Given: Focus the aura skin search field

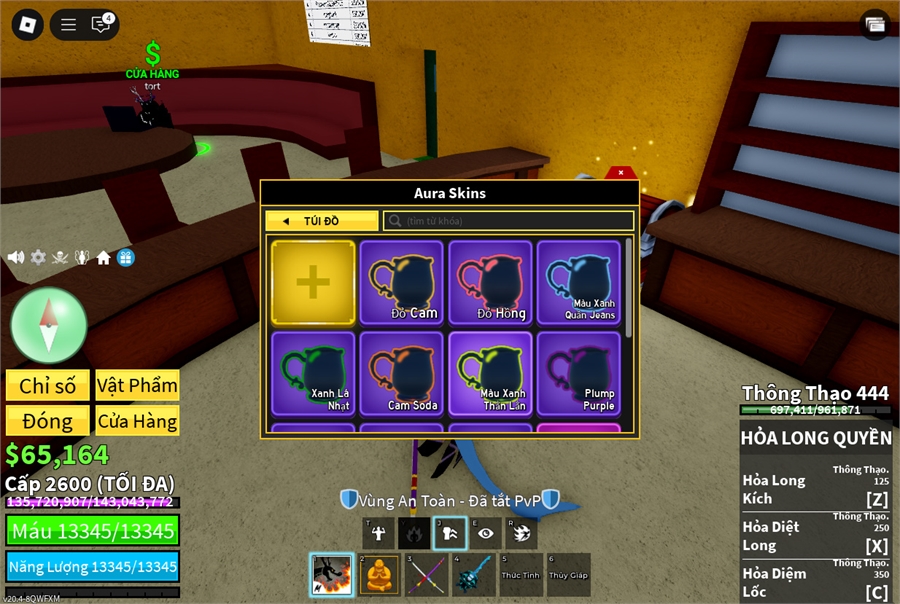Looking at the screenshot, I should tap(510, 221).
